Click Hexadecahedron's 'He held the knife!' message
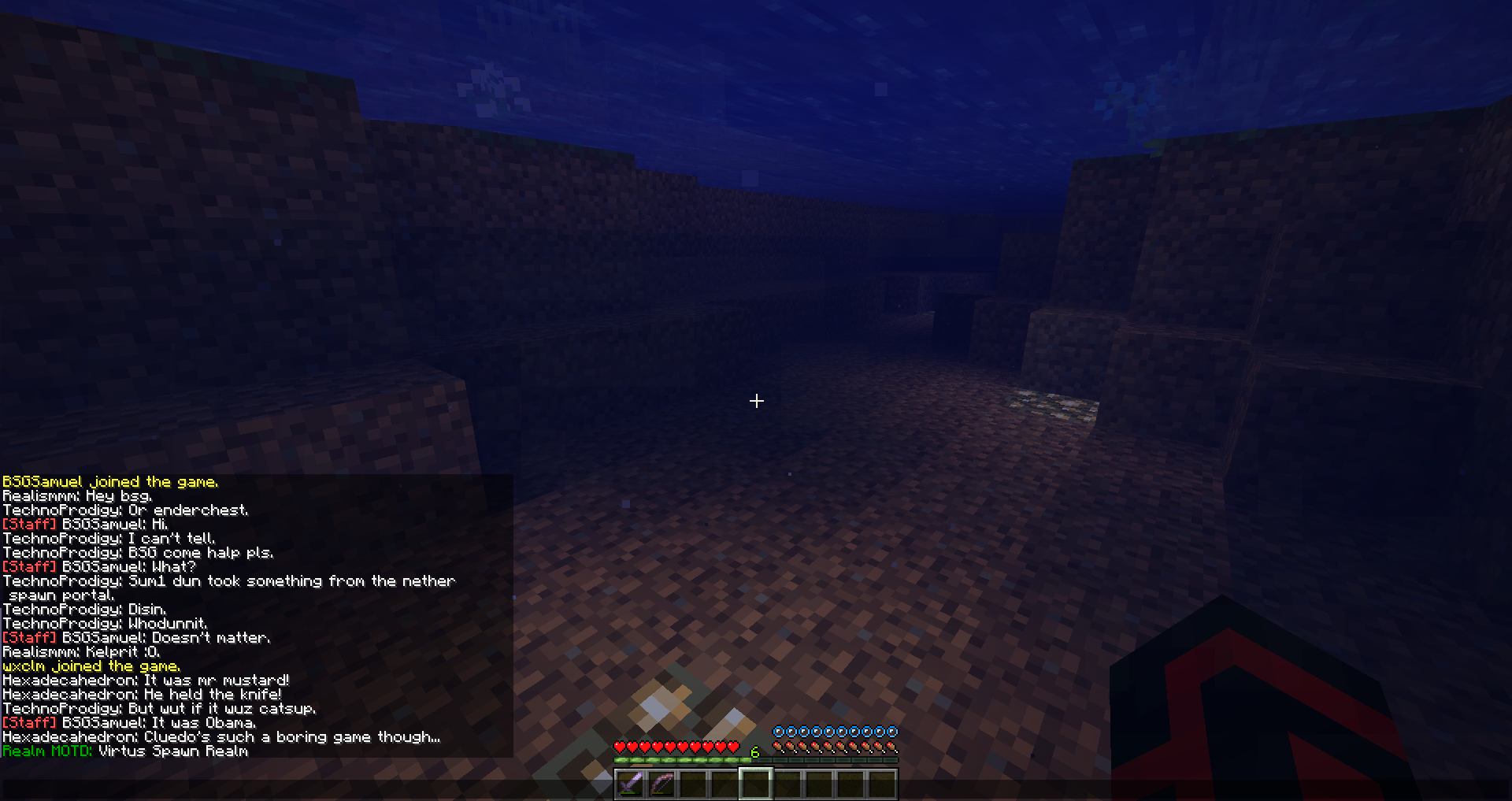Screen dimensions: 1512x801 [142, 694]
